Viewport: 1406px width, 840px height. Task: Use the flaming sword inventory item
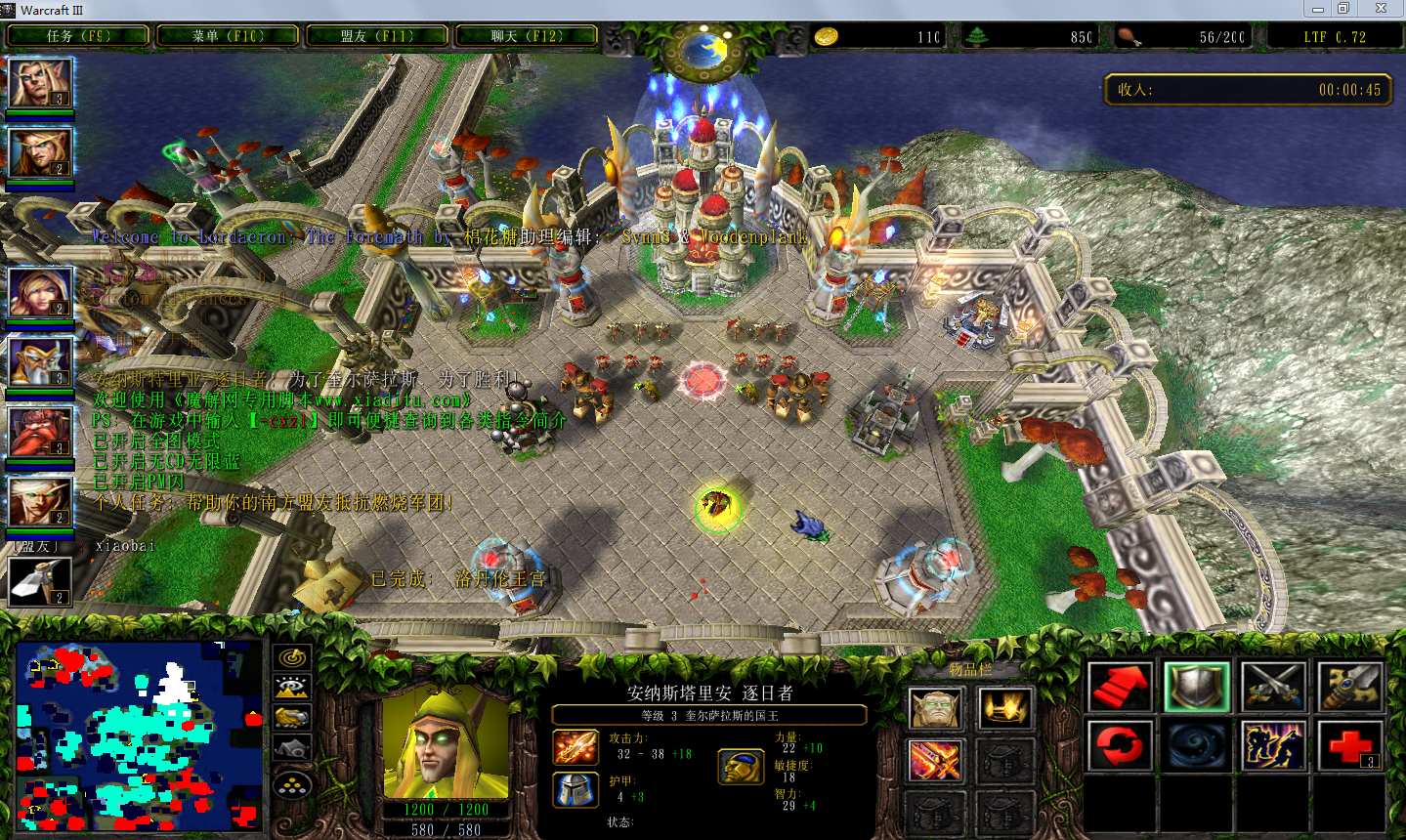click(x=936, y=761)
